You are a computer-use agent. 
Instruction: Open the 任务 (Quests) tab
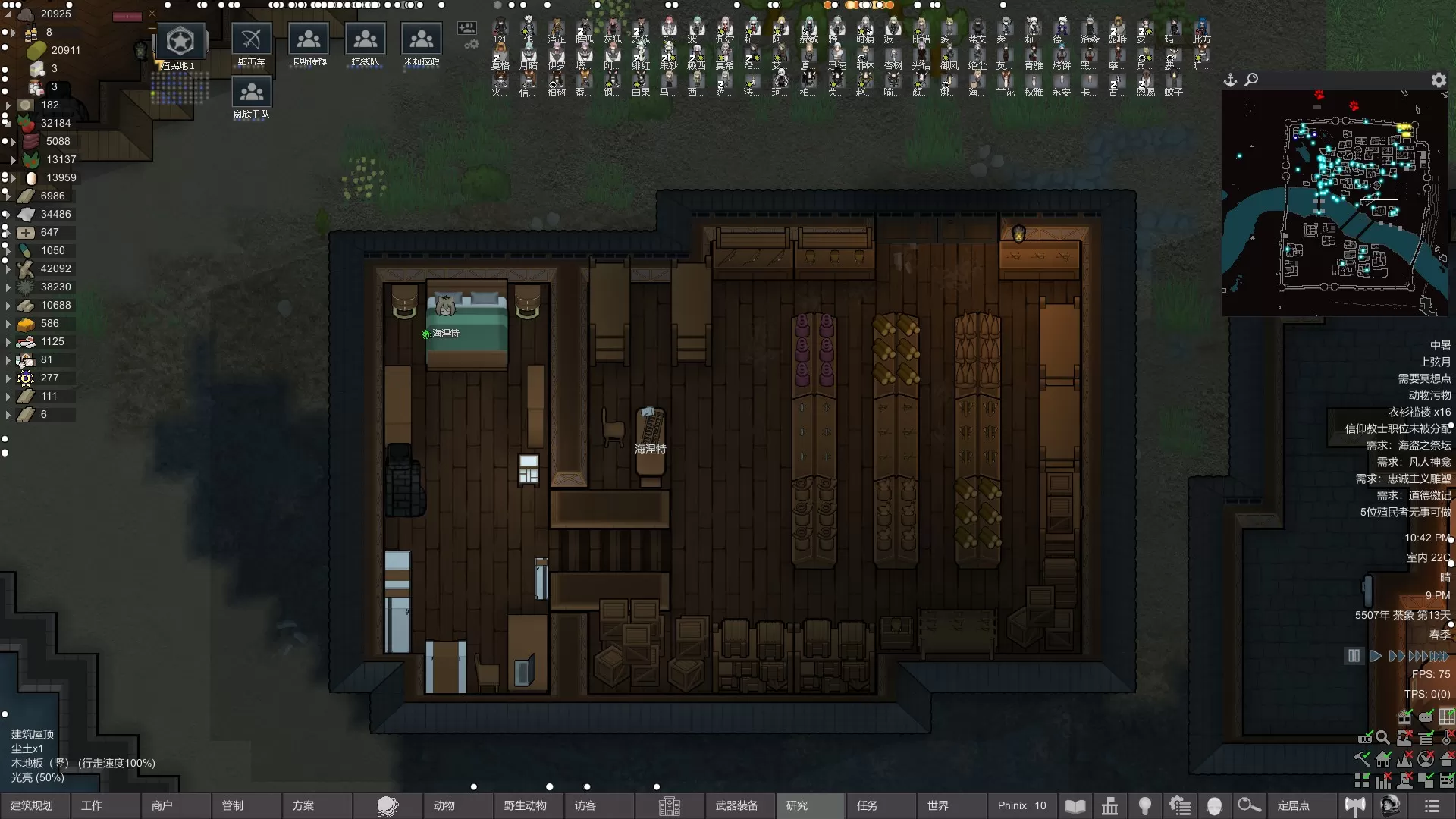[x=868, y=805]
